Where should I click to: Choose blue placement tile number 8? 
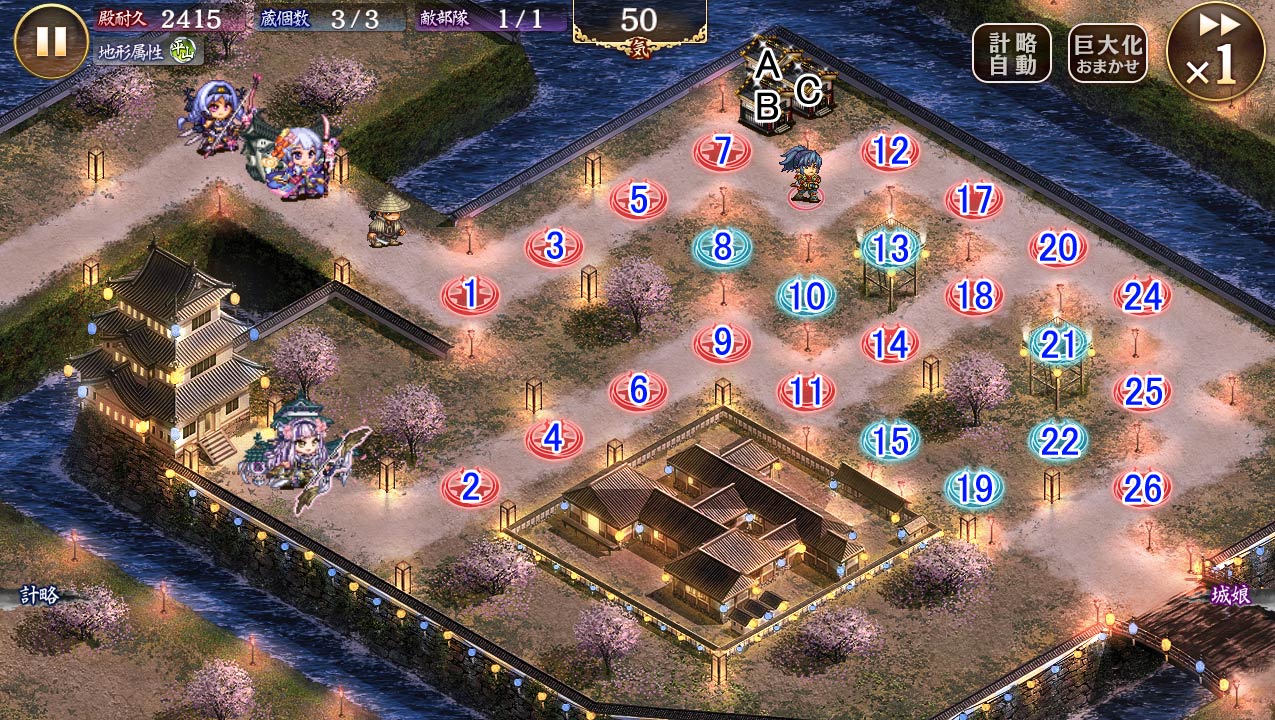click(x=722, y=247)
